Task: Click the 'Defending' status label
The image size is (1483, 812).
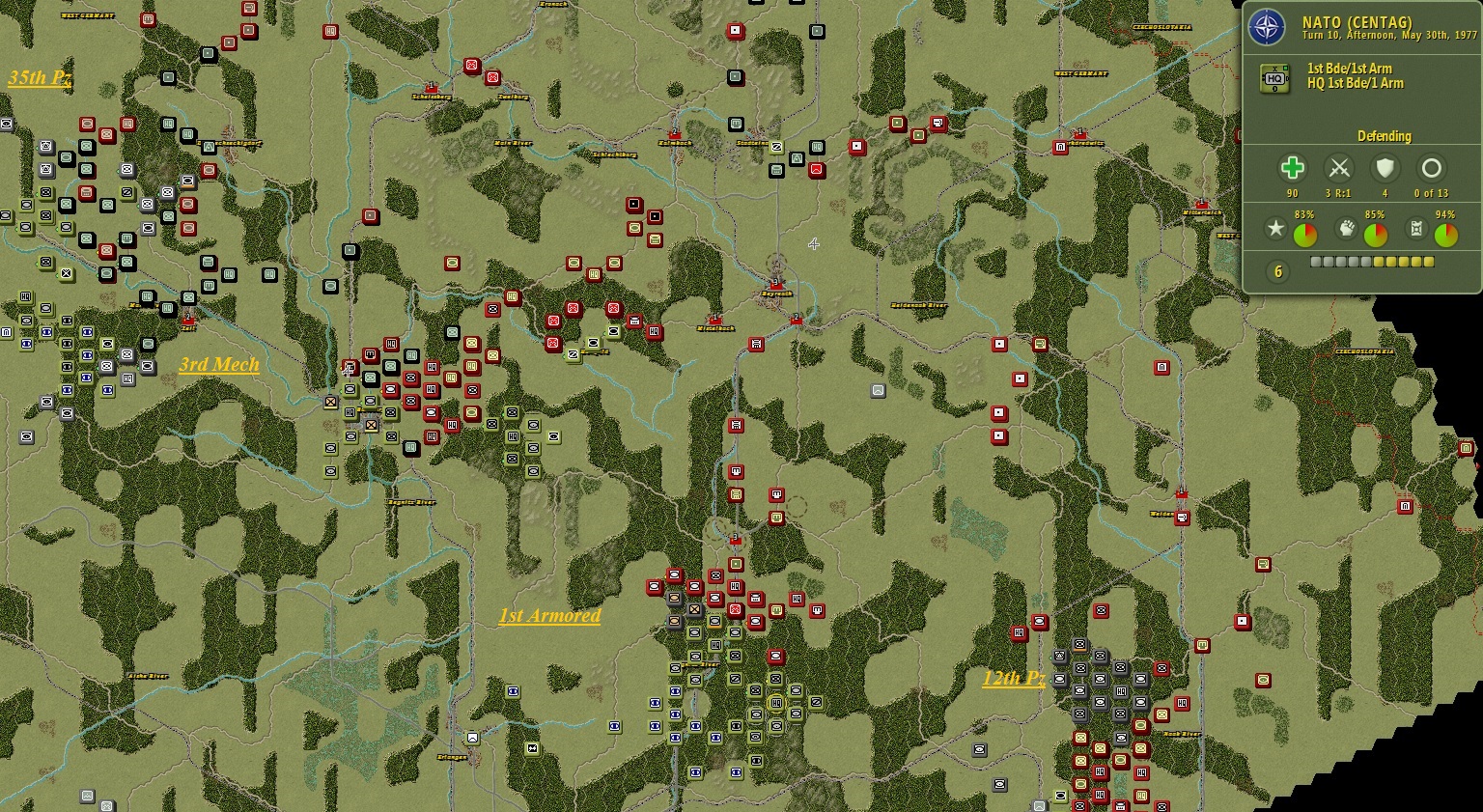Action: 1385,136
